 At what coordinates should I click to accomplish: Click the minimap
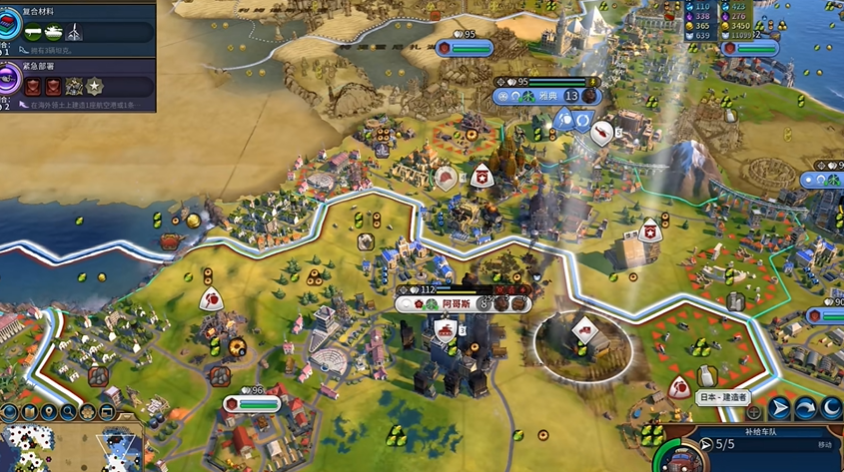point(70,448)
